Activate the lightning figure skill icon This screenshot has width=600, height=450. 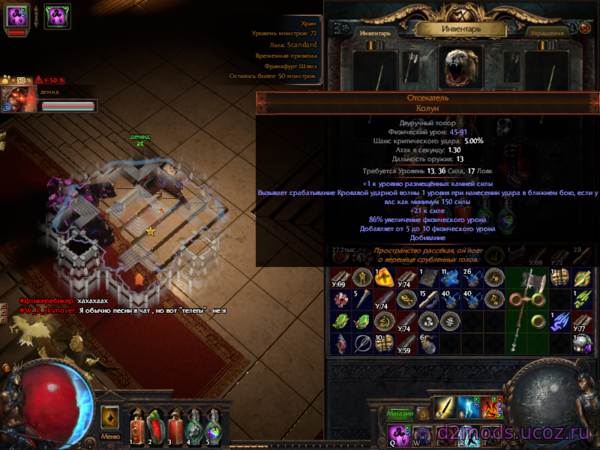click(x=468, y=408)
